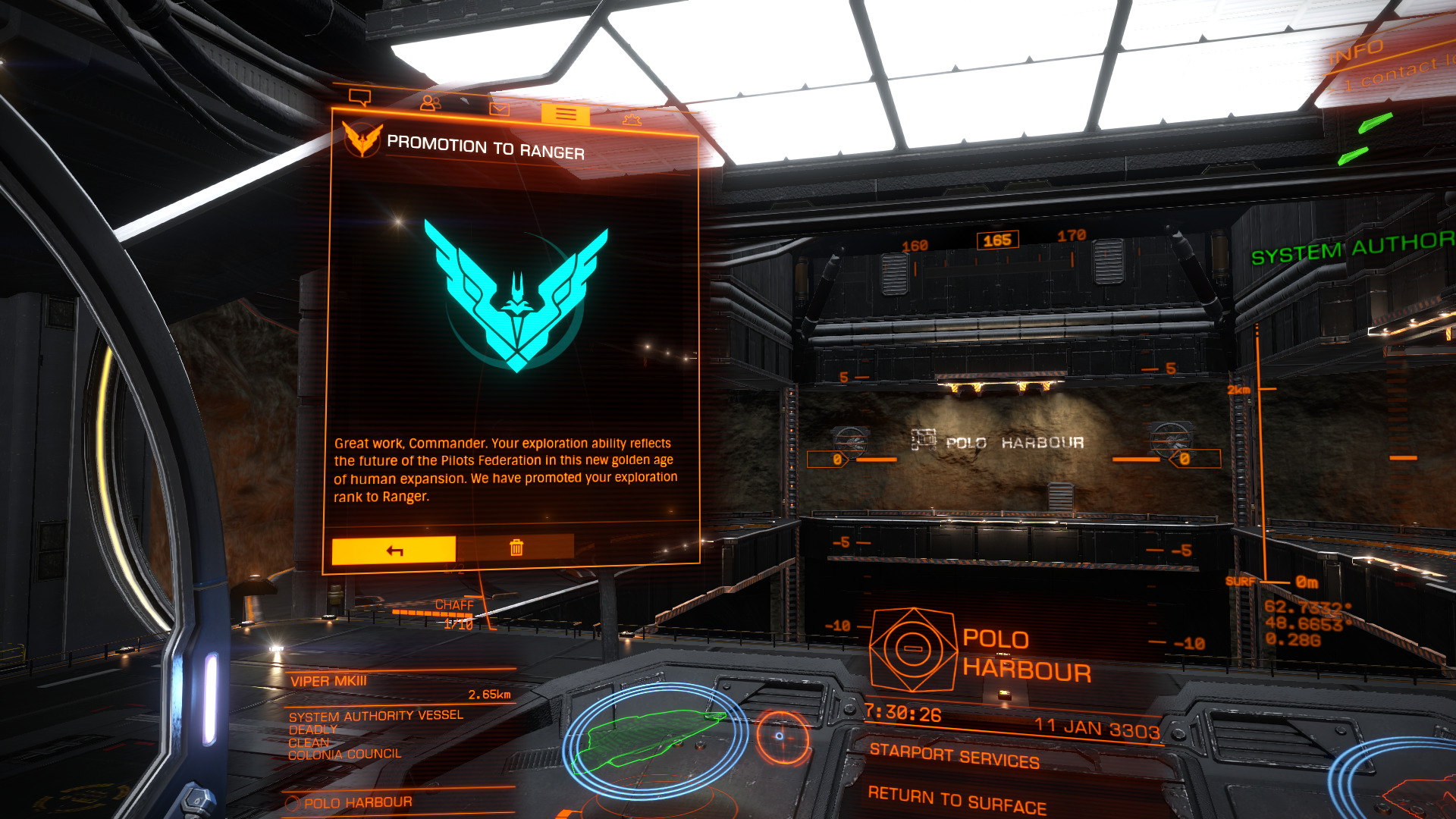Open the comms settings gear tab
The width and height of the screenshot is (1456, 819).
coord(632,120)
